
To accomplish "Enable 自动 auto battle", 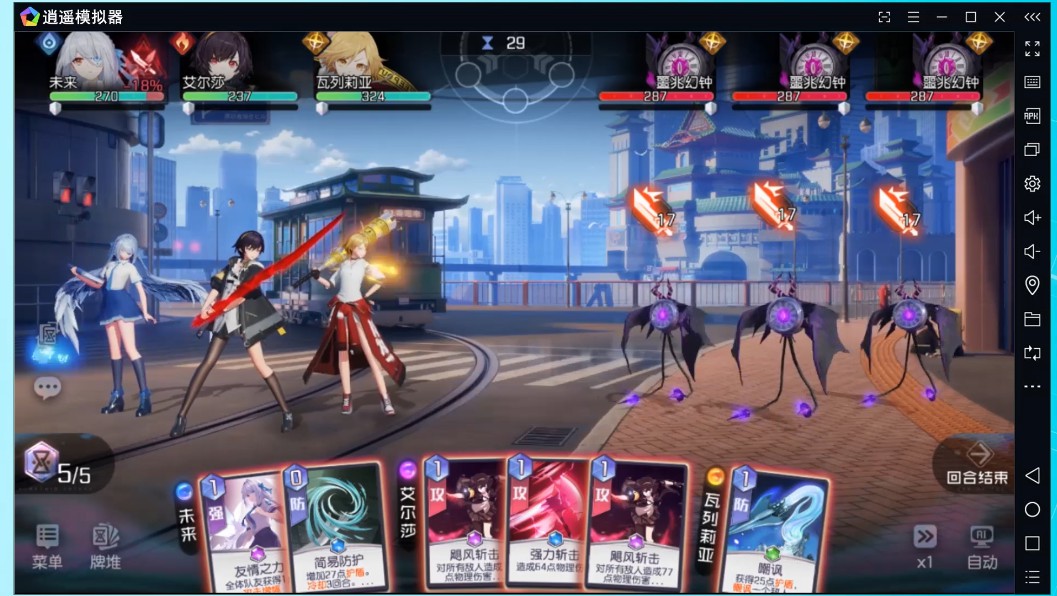I will coord(981,546).
